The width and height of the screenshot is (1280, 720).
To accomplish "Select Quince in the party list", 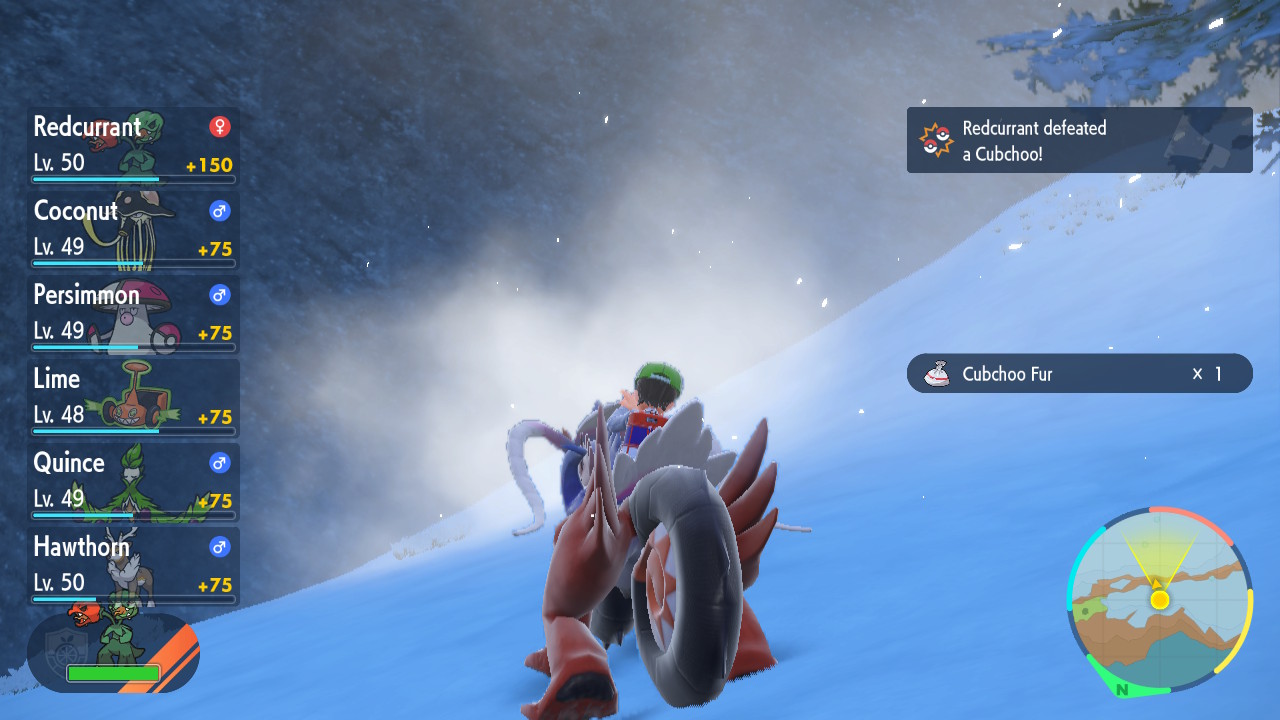I will [x=133, y=482].
